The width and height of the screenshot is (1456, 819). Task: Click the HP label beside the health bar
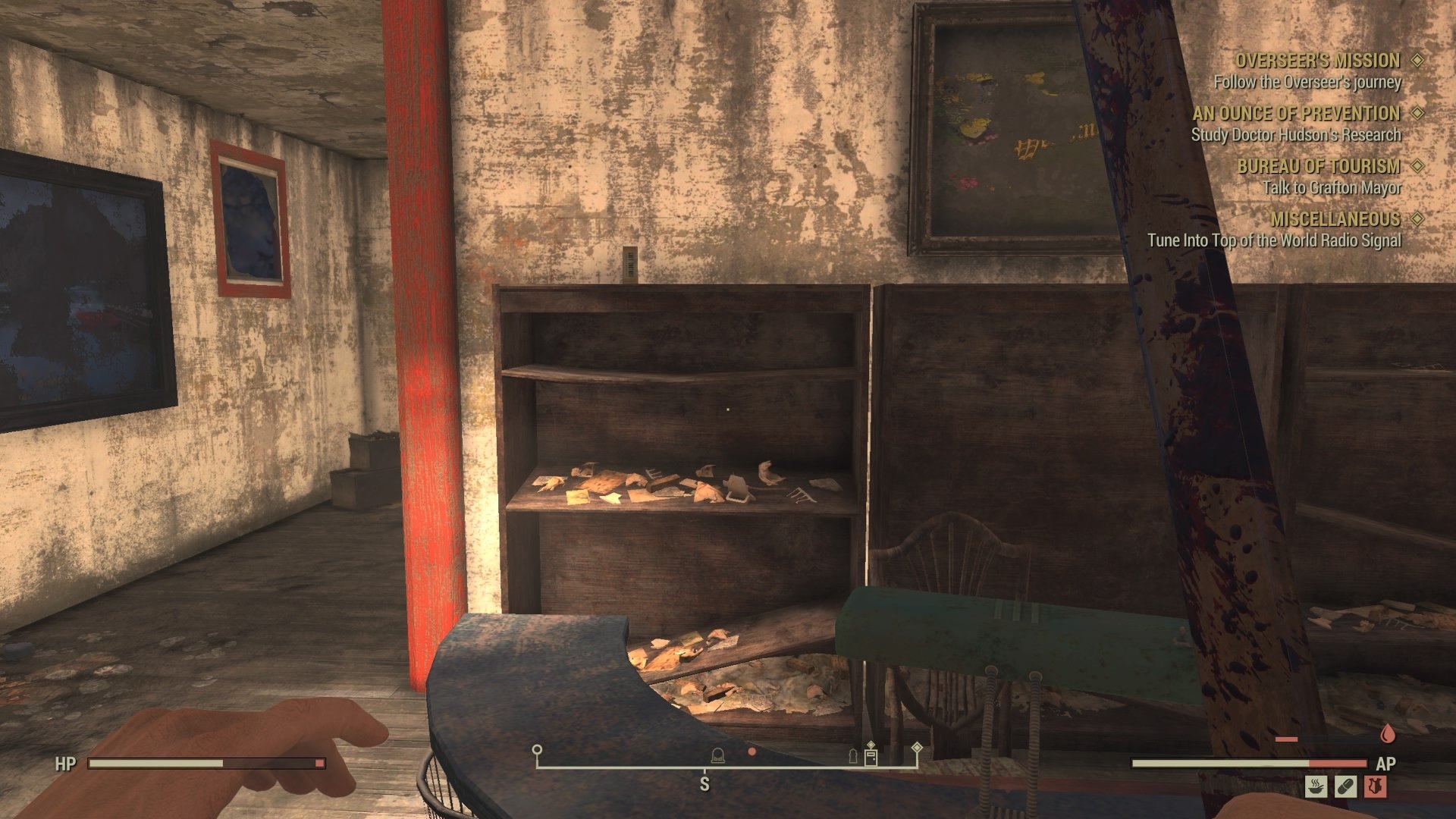(64, 764)
